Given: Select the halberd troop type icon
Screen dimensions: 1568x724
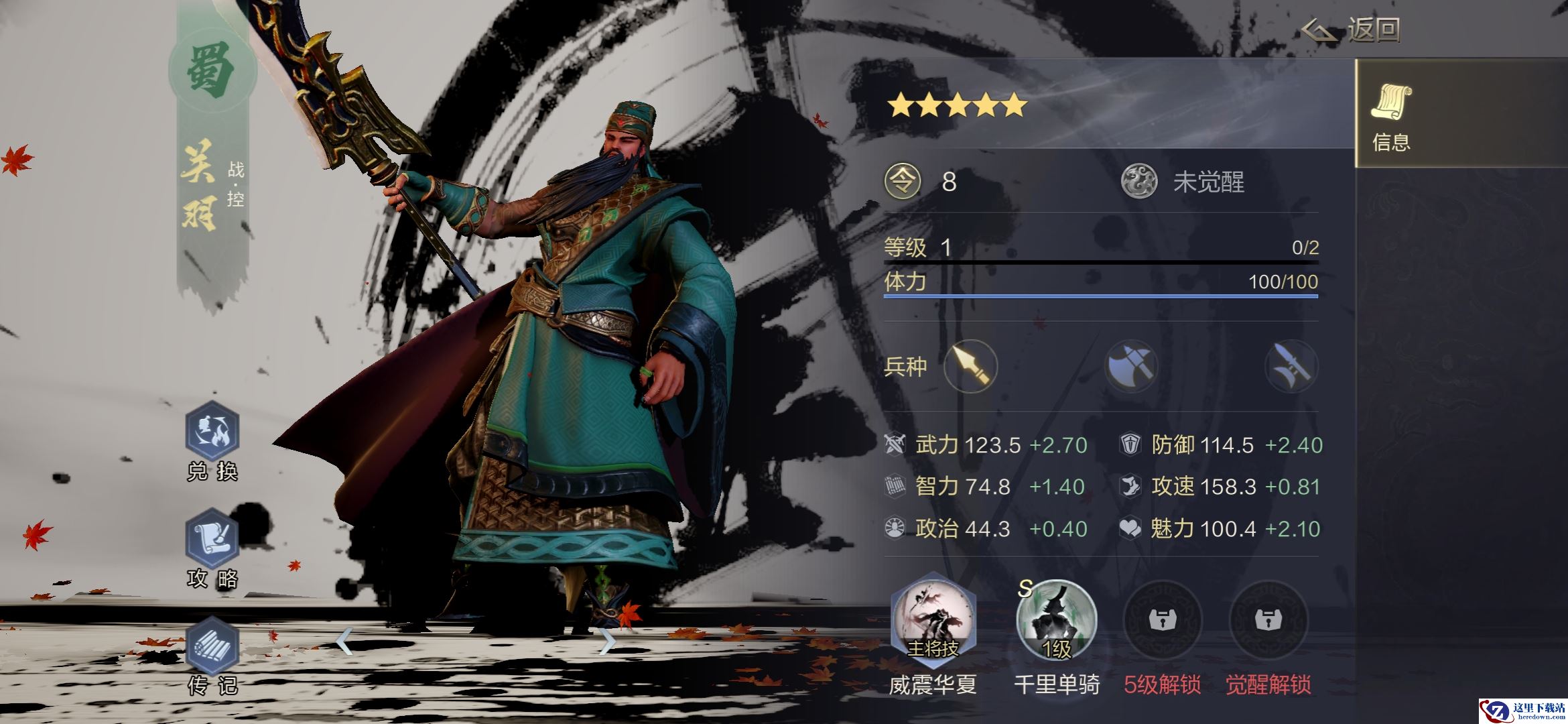Looking at the screenshot, I should point(1291,366).
